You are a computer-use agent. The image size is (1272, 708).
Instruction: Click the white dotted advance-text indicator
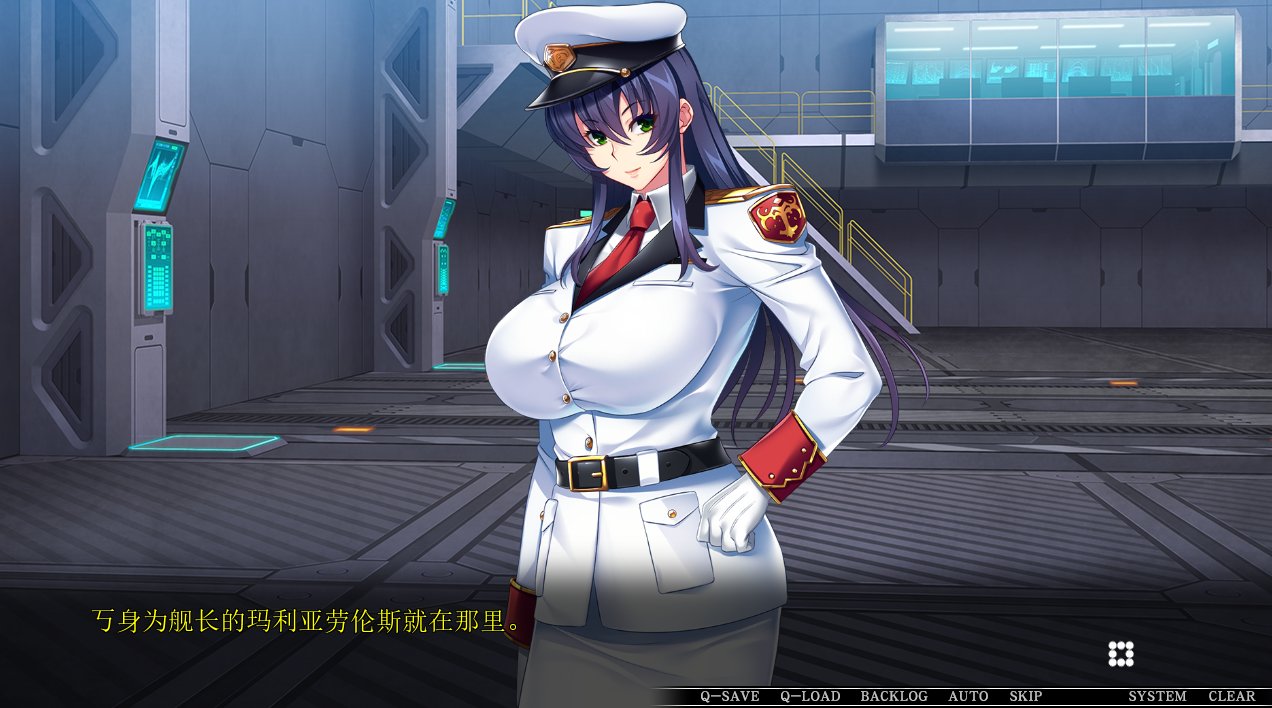1121,654
